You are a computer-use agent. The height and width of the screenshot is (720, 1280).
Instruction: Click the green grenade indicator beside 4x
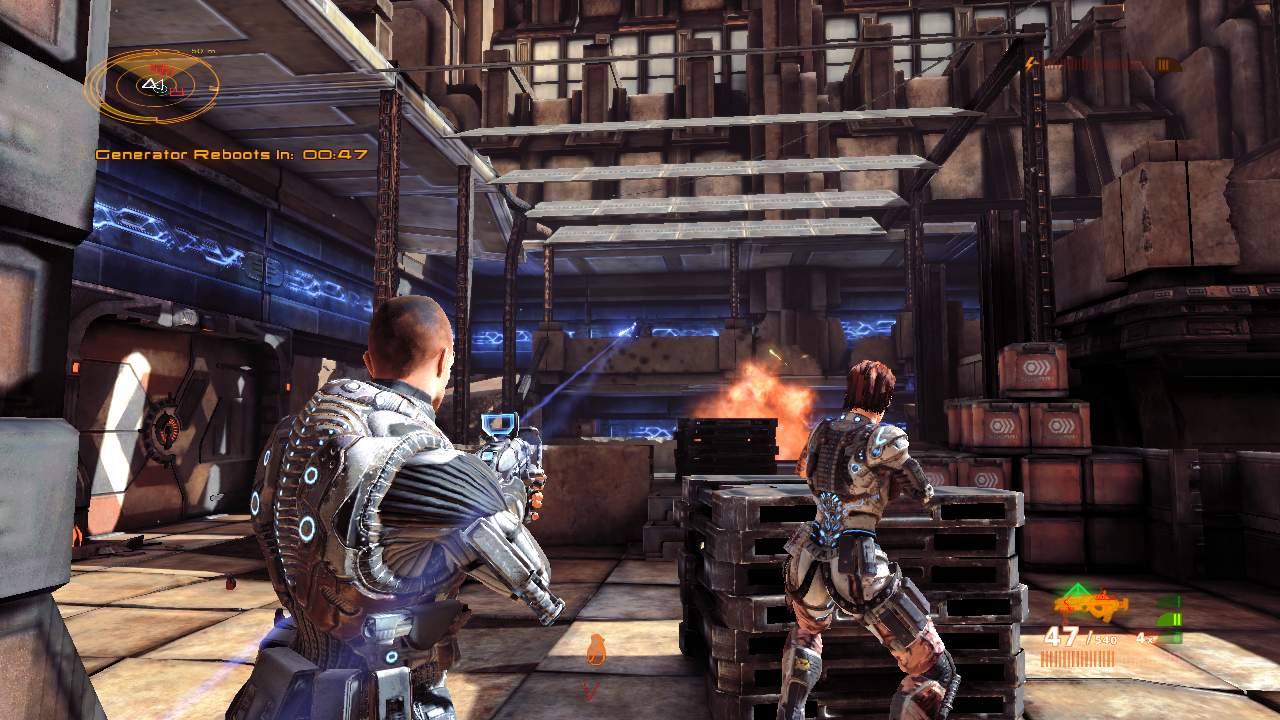coord(1171,620)
